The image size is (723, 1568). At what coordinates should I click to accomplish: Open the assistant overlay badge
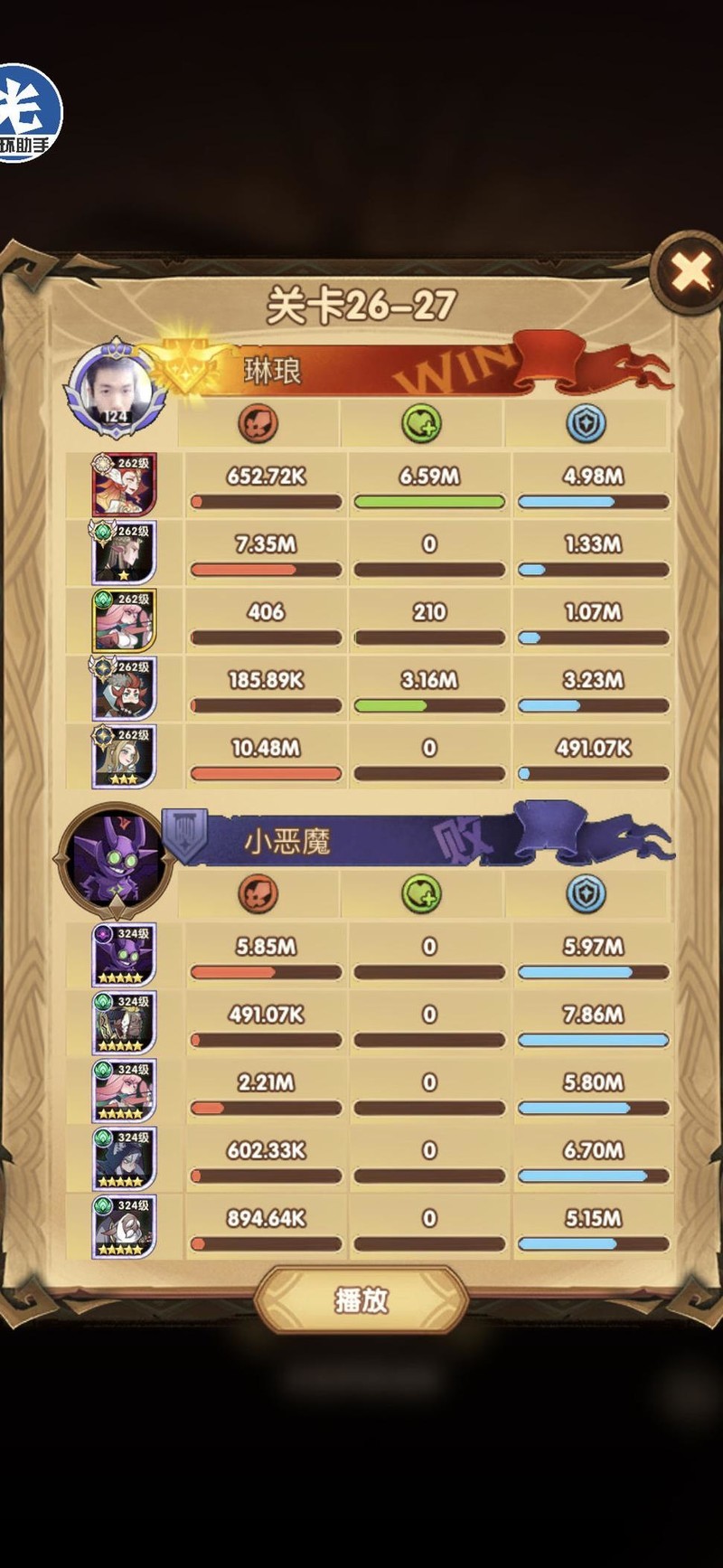[27, 115]
